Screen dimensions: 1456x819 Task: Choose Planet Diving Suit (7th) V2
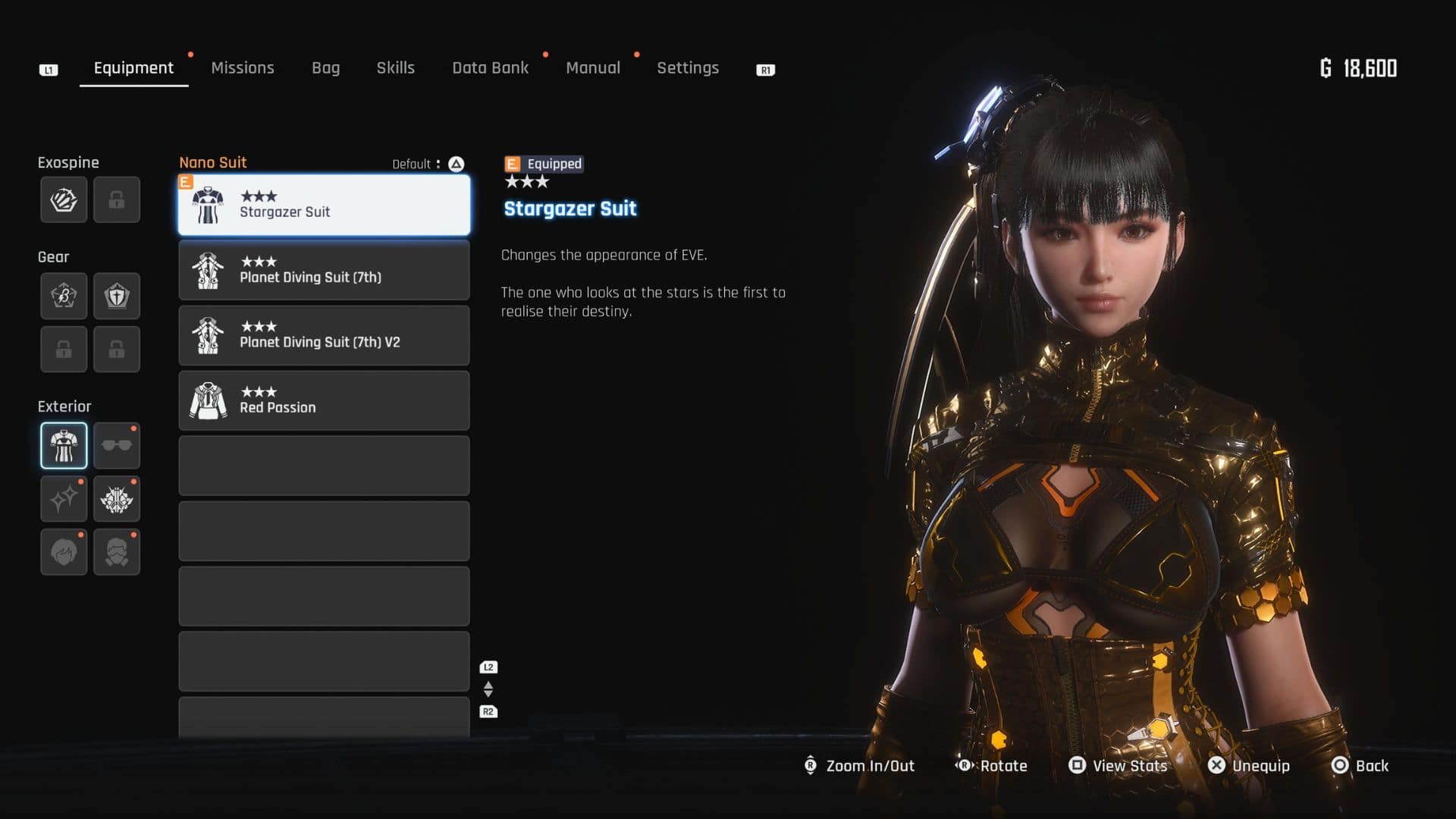tap(324, 335)
